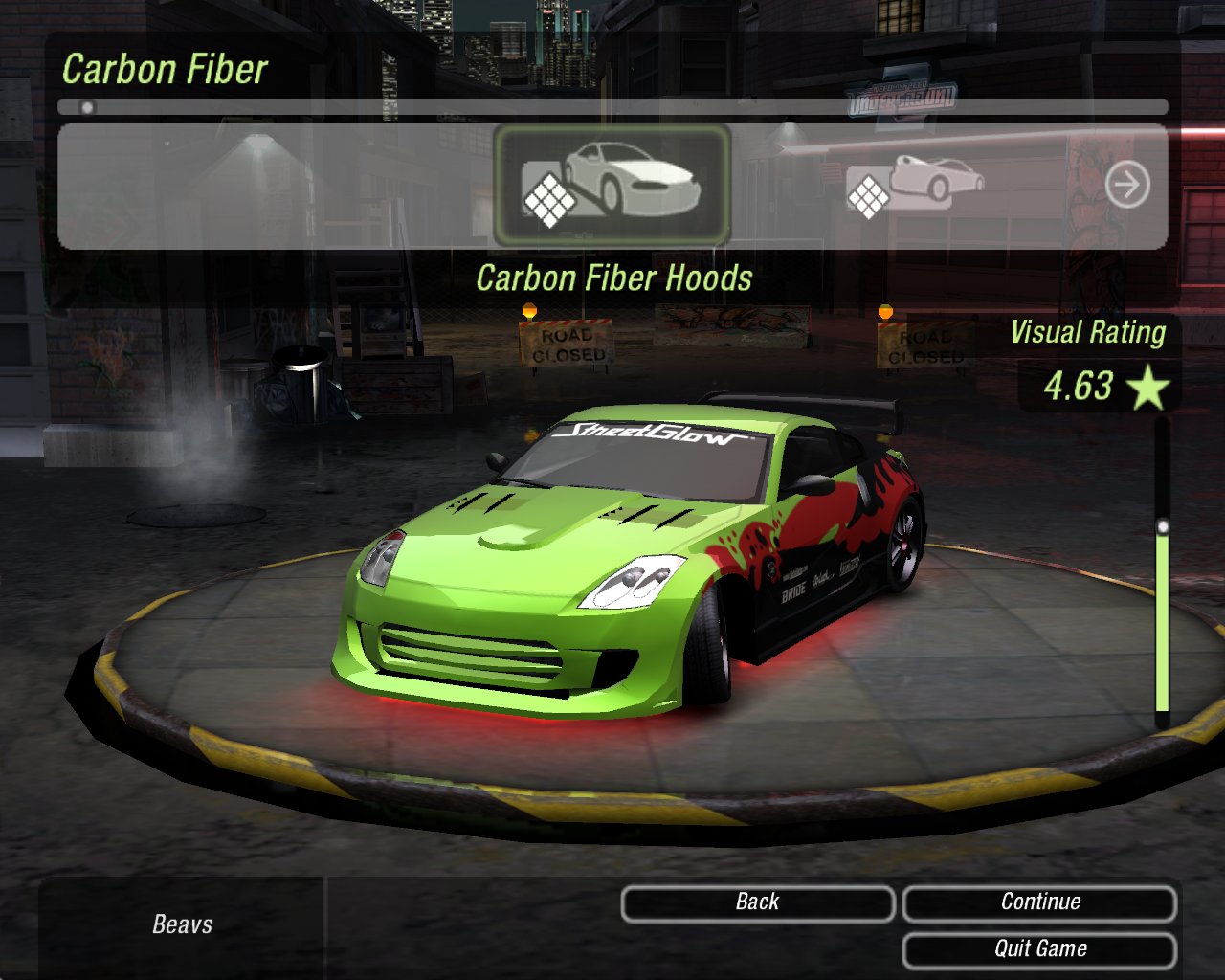Select the Carbon Fiber Hoods option
Image resolution: width=1225 pixels, height=980 pixels.
click(612, 185)
